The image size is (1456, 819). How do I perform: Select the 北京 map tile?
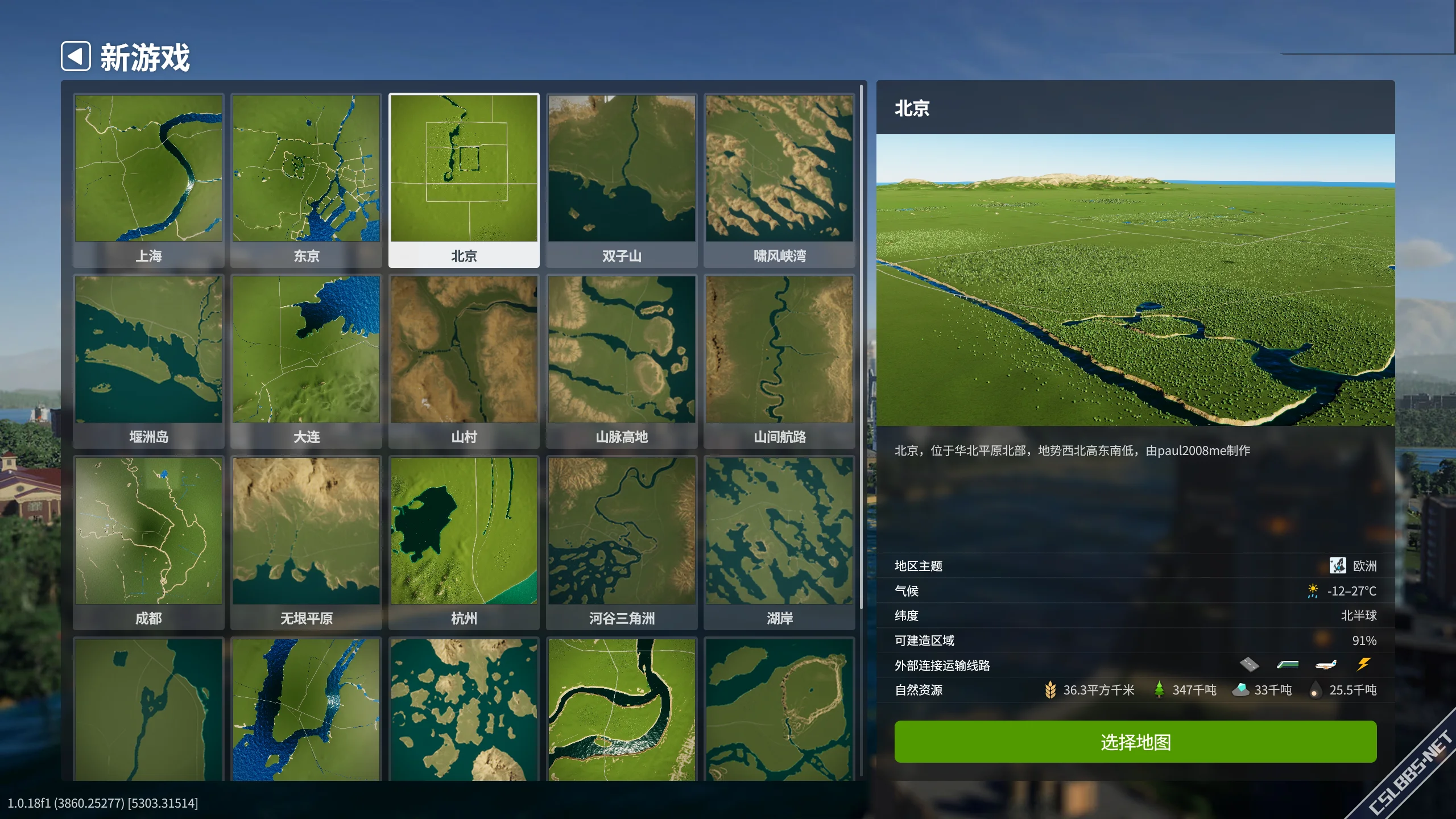tap(464, 169)
